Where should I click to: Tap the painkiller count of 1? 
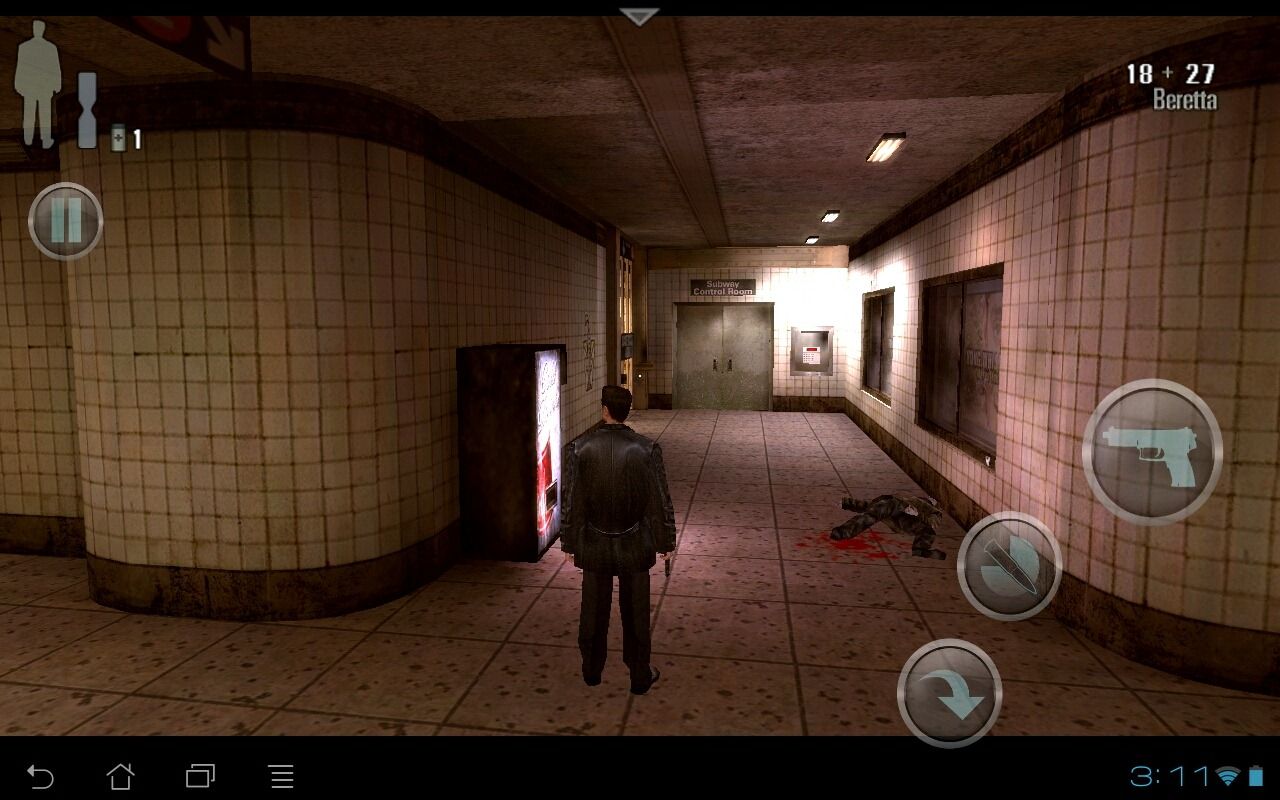coord(136,140)
